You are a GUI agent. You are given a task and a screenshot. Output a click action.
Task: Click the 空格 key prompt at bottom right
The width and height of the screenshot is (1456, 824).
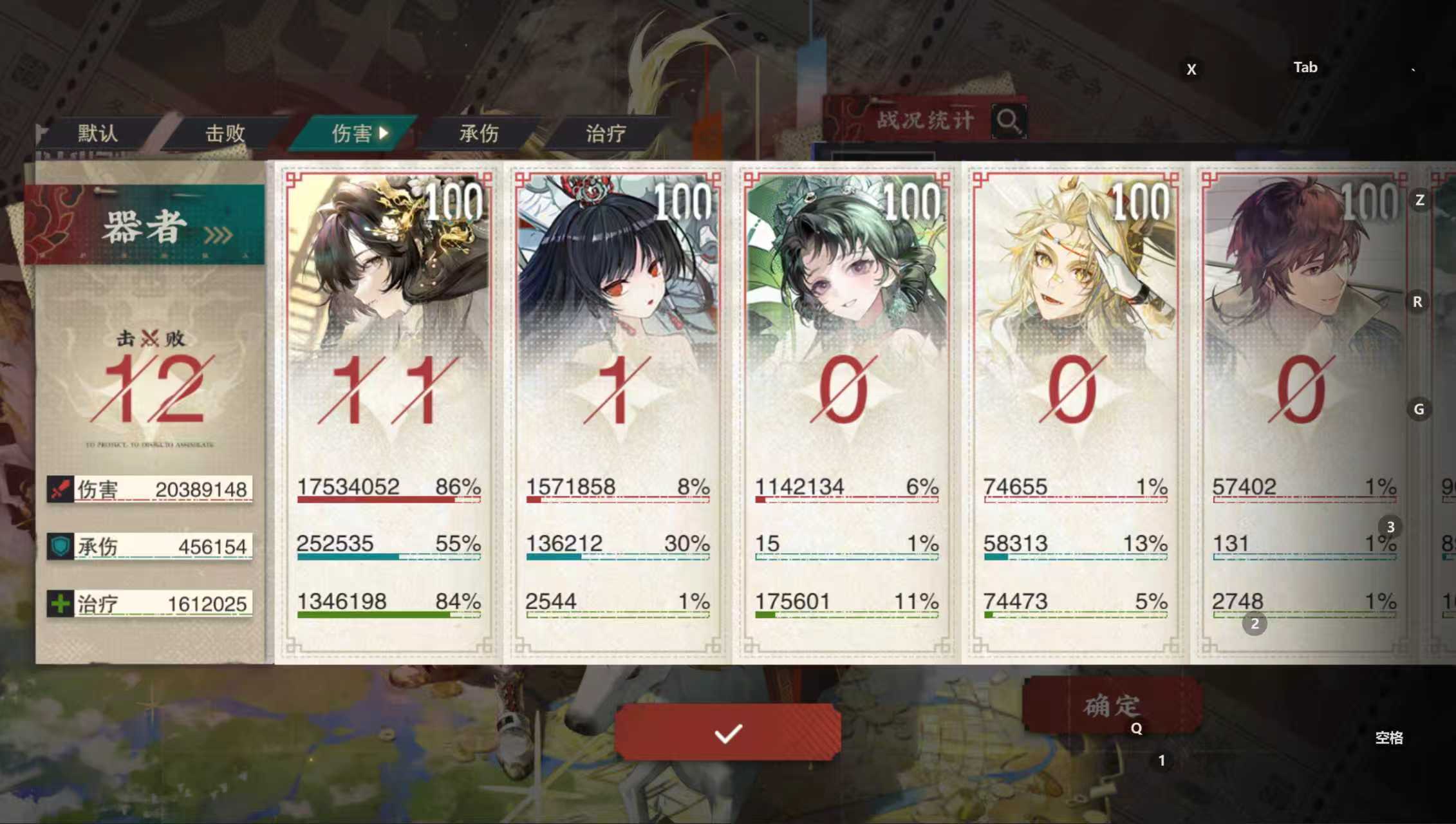(1390, 738)
